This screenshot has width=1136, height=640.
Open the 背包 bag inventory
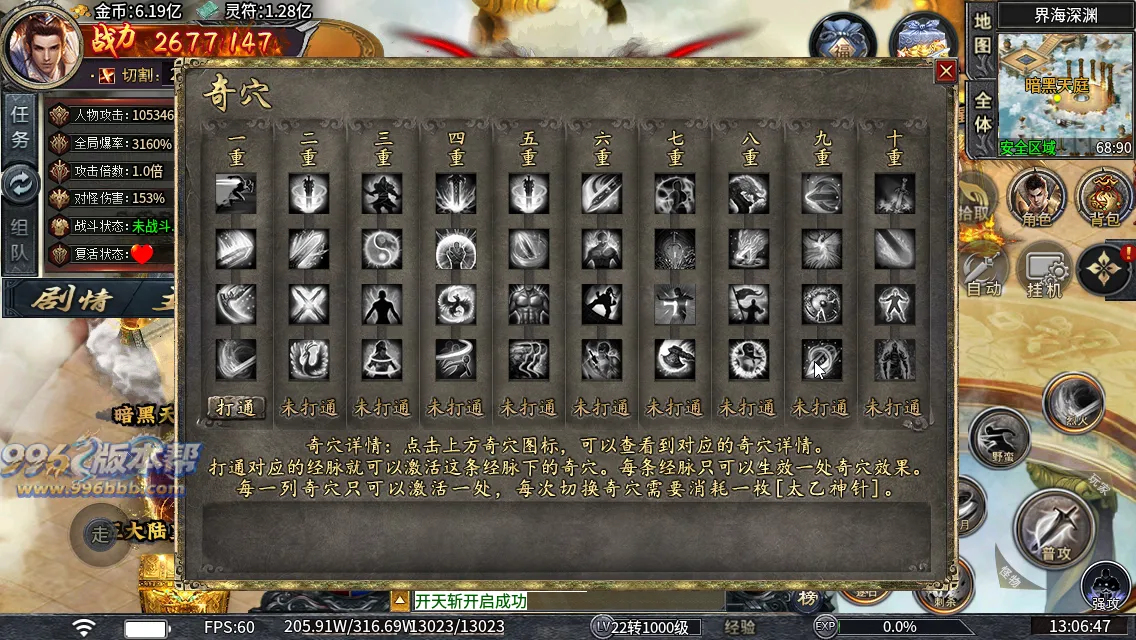(x=1103, y=198)
